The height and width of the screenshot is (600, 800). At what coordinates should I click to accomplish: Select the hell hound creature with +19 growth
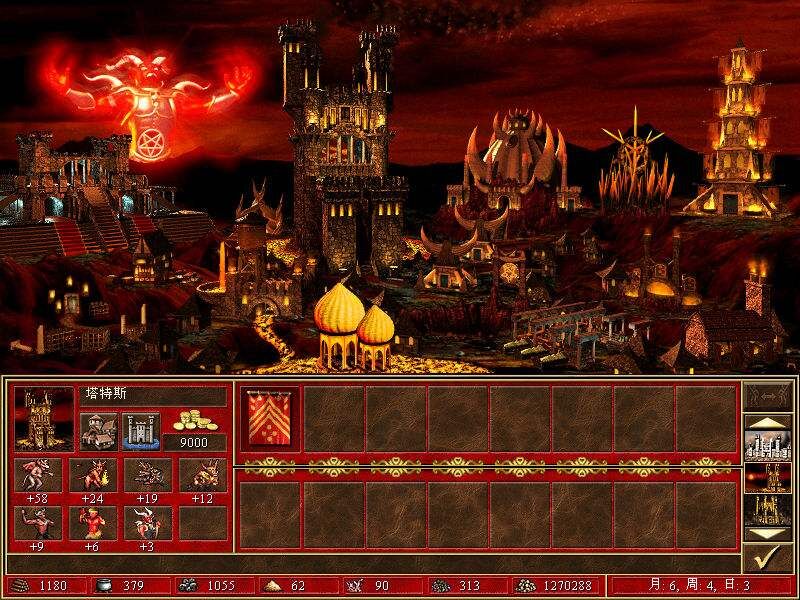click(x=147, y=476)
